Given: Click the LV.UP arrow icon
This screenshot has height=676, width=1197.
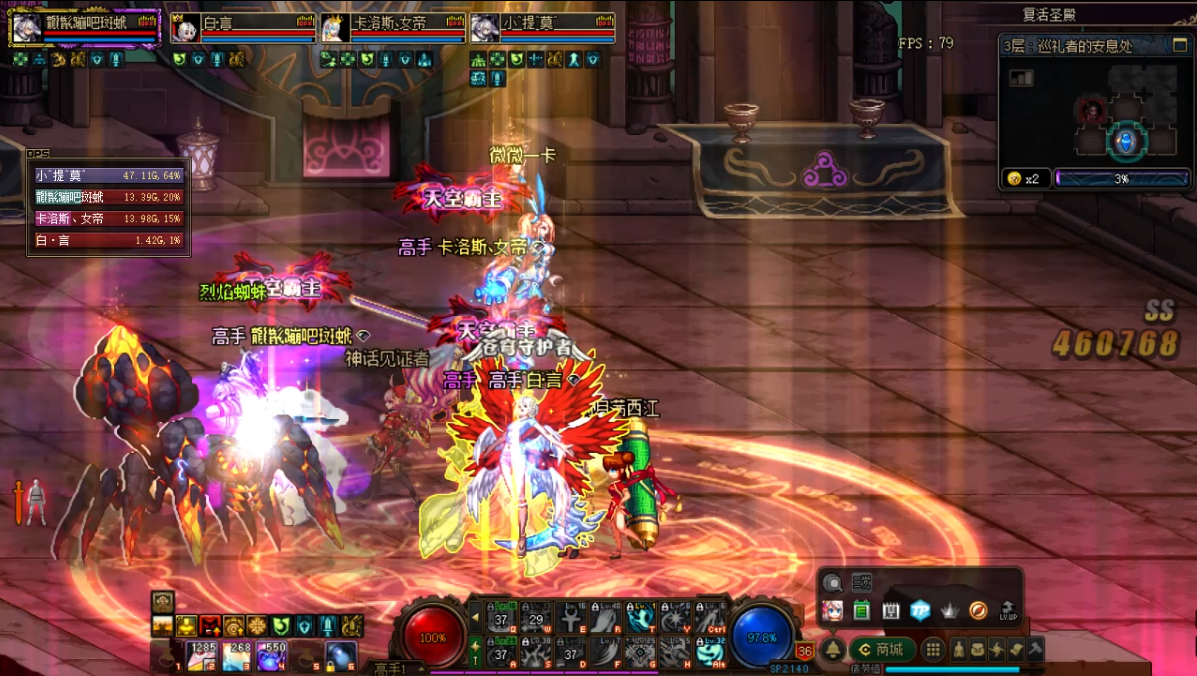Looking at the screenshot, I should pos(1008,611).
